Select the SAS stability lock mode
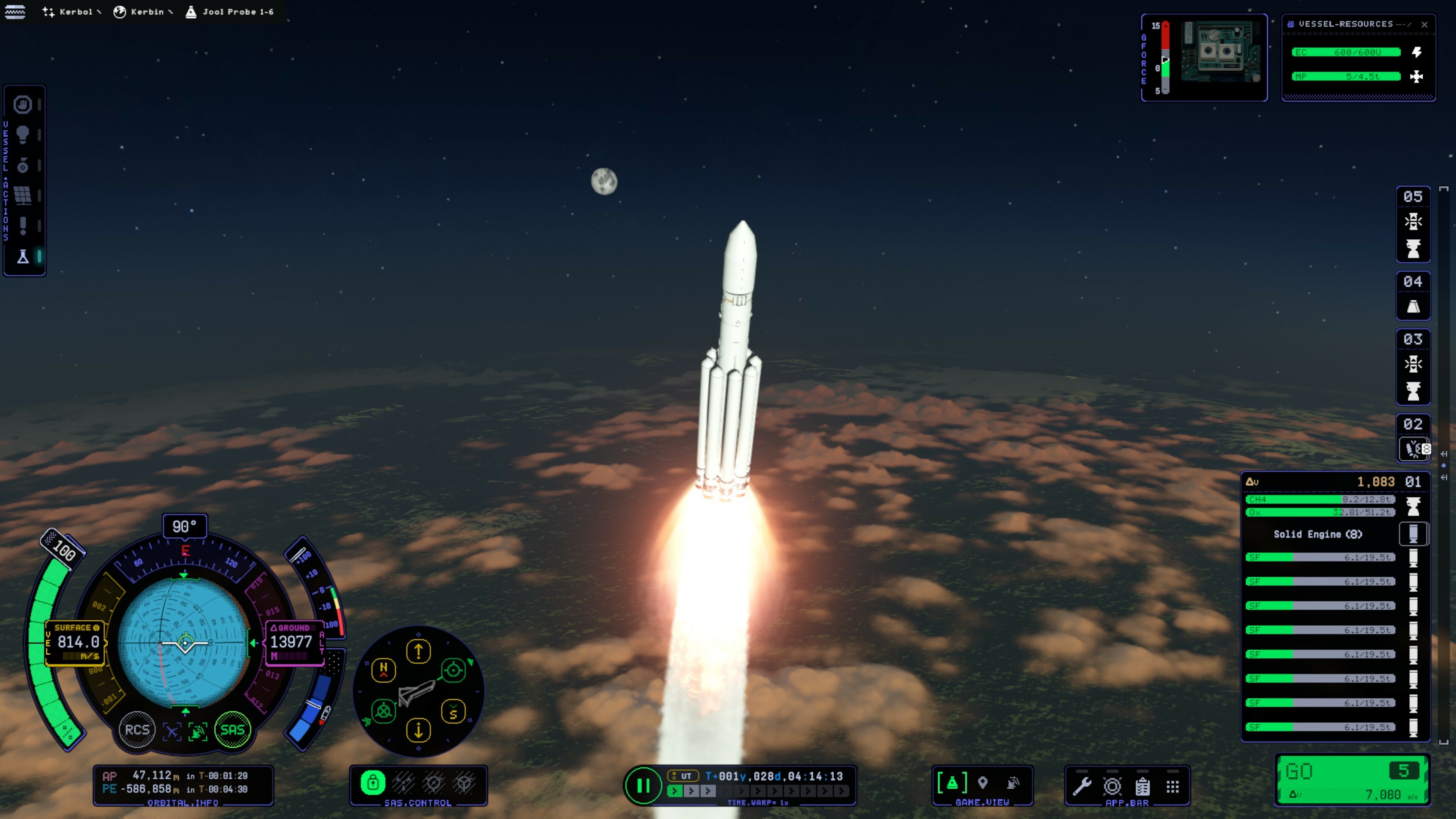The width and height of the screenshot is (1456, 819). [x=373, y=783]
